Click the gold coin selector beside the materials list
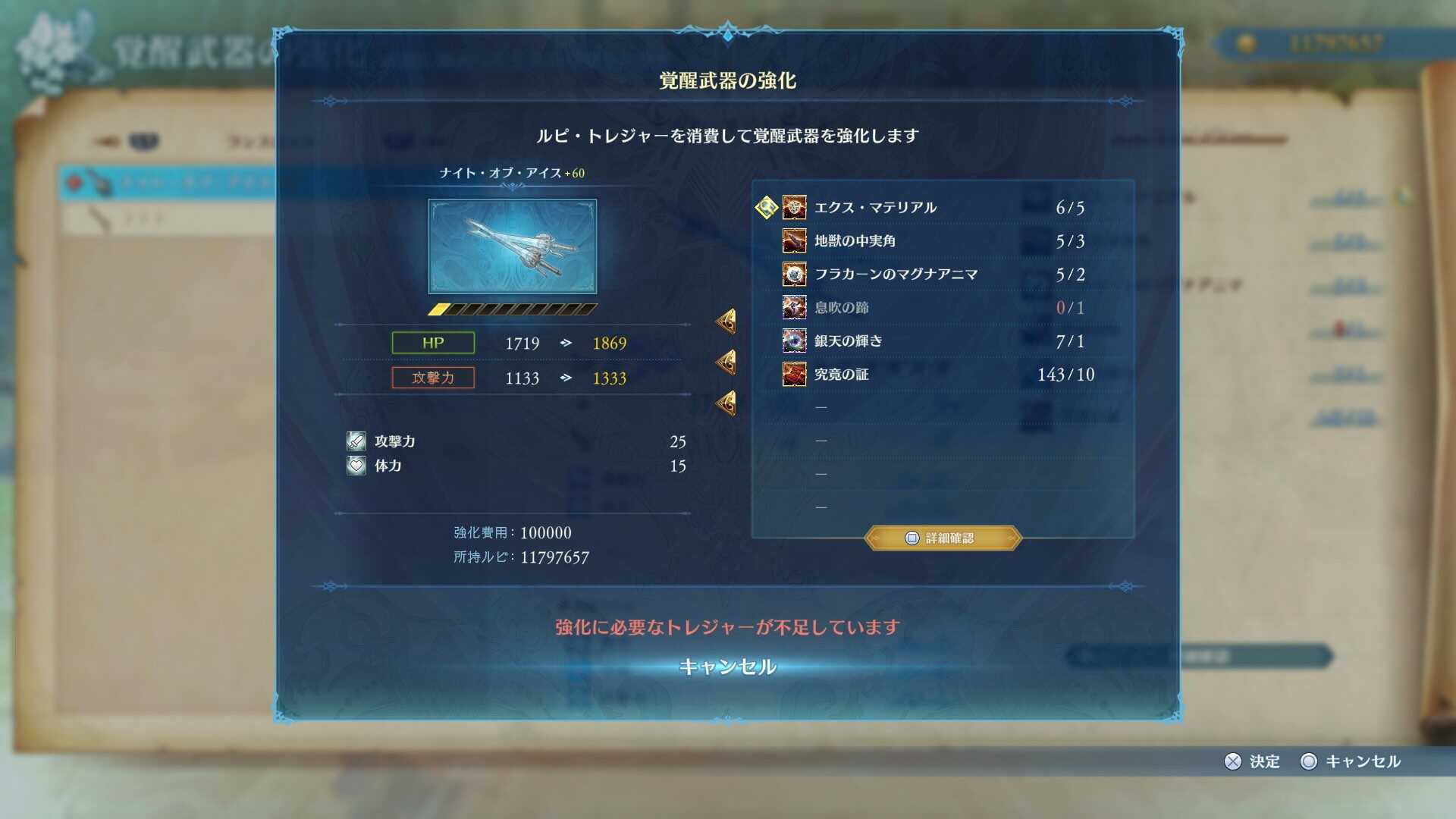 (765, 206)
